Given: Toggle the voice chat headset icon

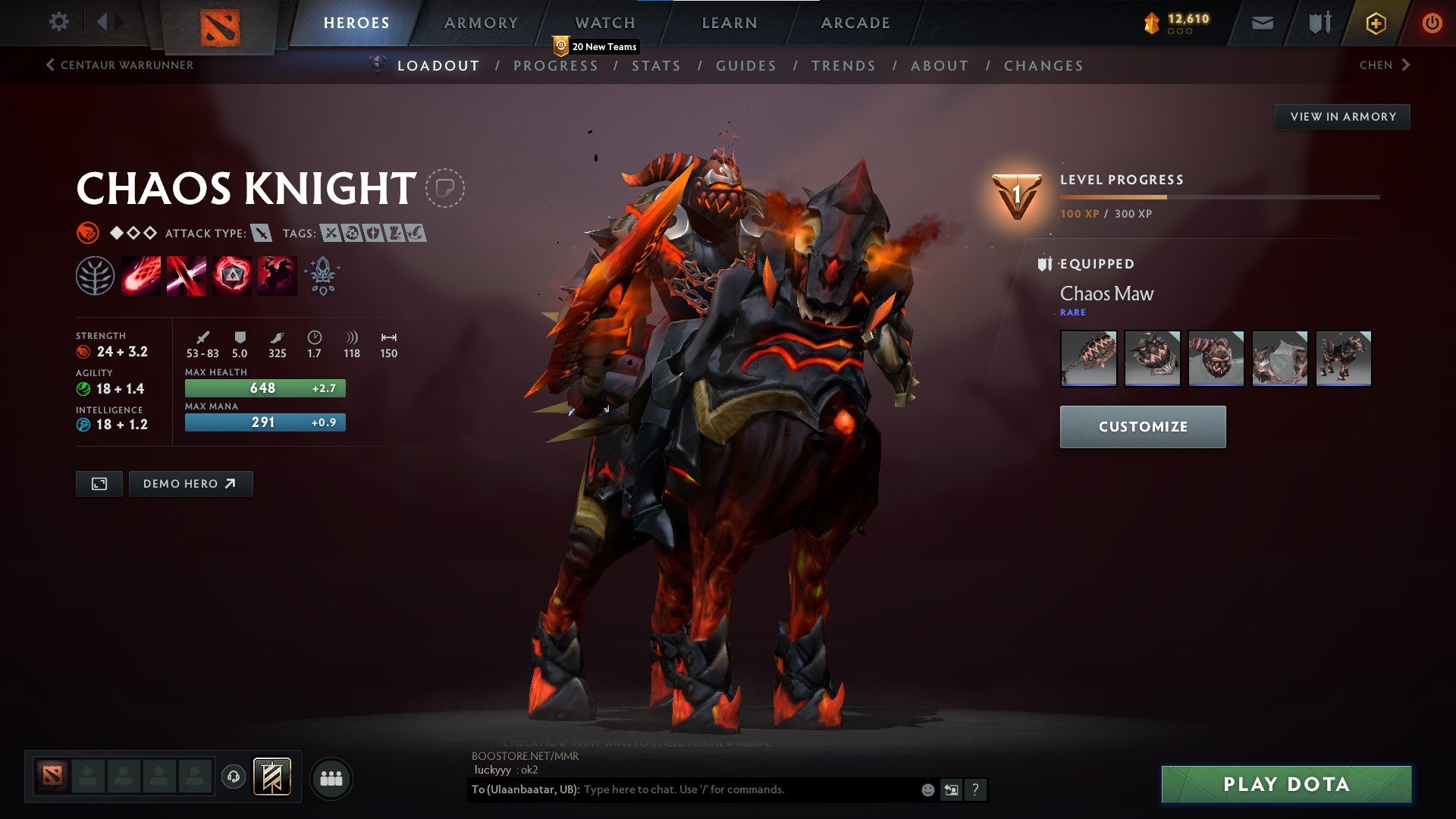Looking at the screenshot, I should pyautogui.click(x=234, y=777).
